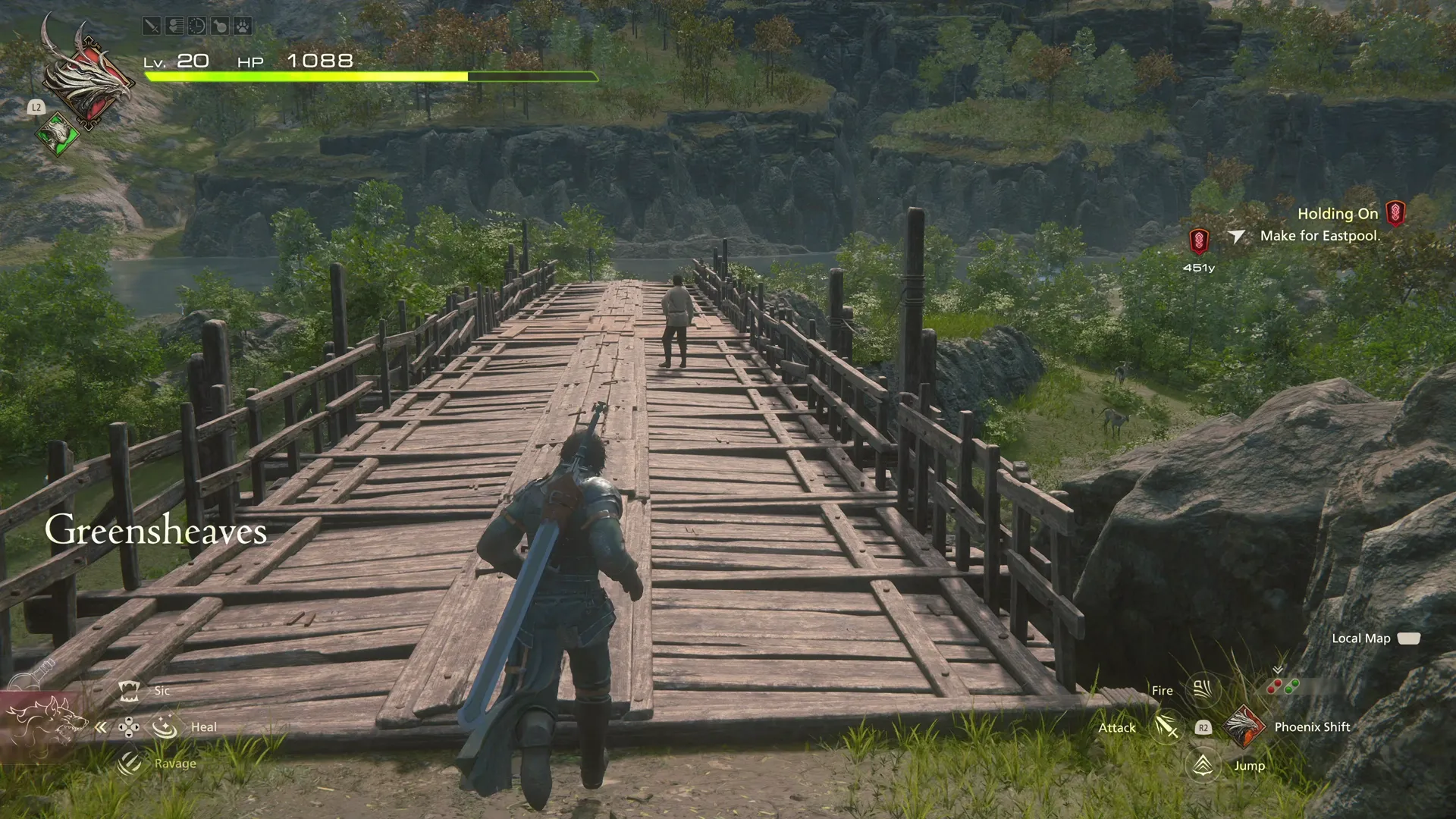Click the left-pointing chevrons beside d-pad icon

pyautogui.click(x=102, y=726)
